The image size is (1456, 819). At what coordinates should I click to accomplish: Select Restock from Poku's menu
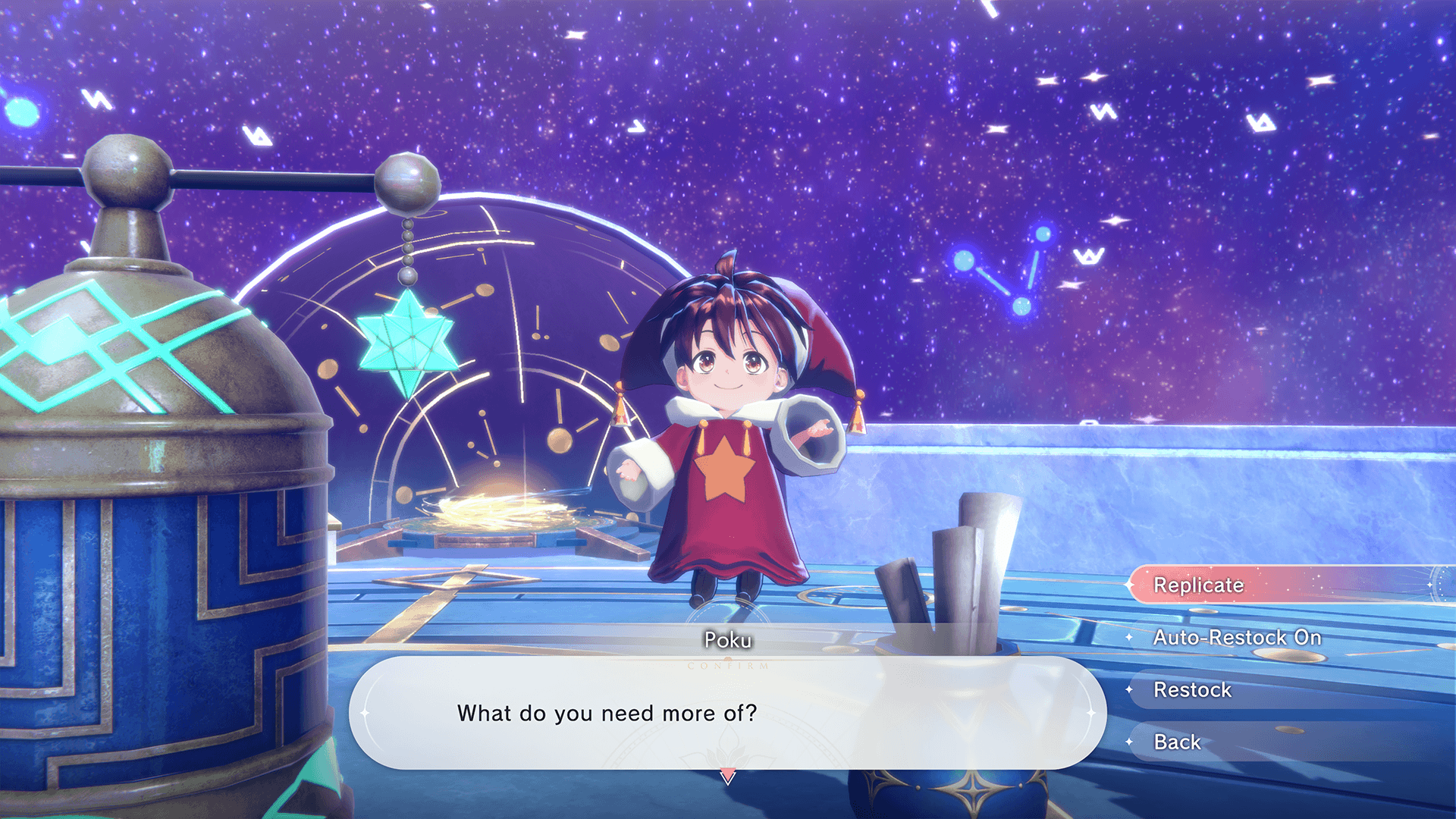coord(1192,690)
